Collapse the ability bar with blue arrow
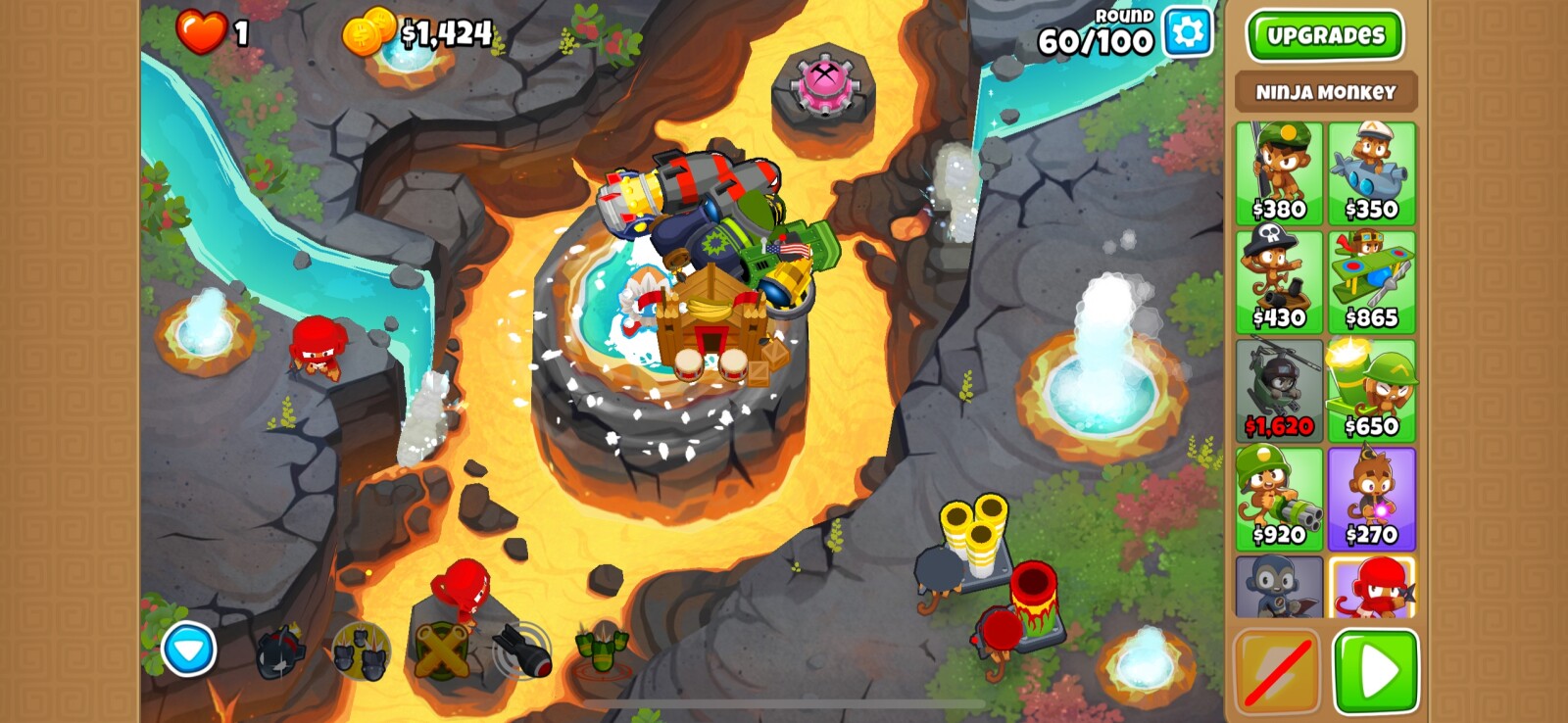Viewport: 1568px width, 723px height. pos(188,649)
